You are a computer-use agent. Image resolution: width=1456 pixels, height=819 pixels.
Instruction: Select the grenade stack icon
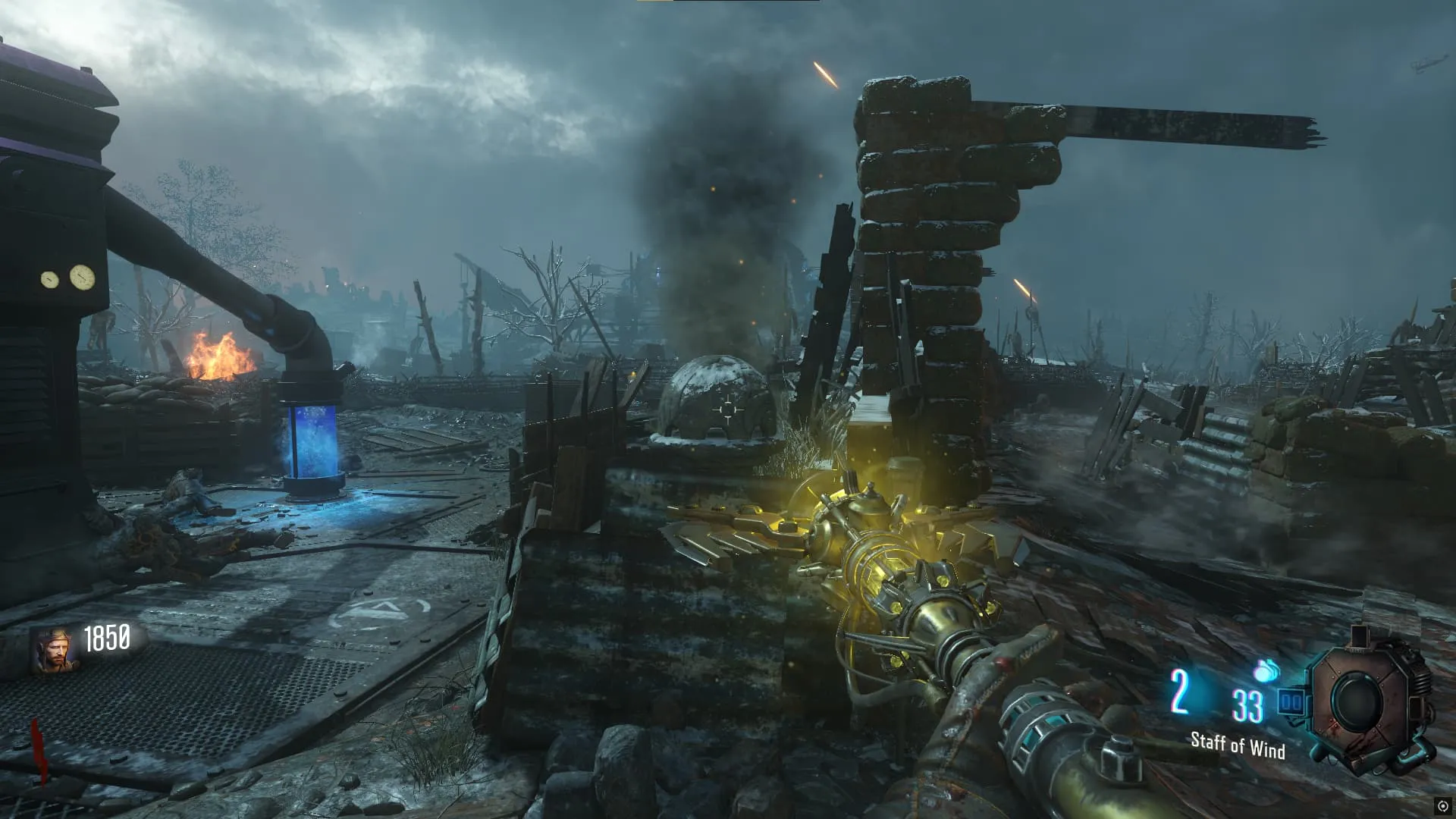[x=1266, y=671]
